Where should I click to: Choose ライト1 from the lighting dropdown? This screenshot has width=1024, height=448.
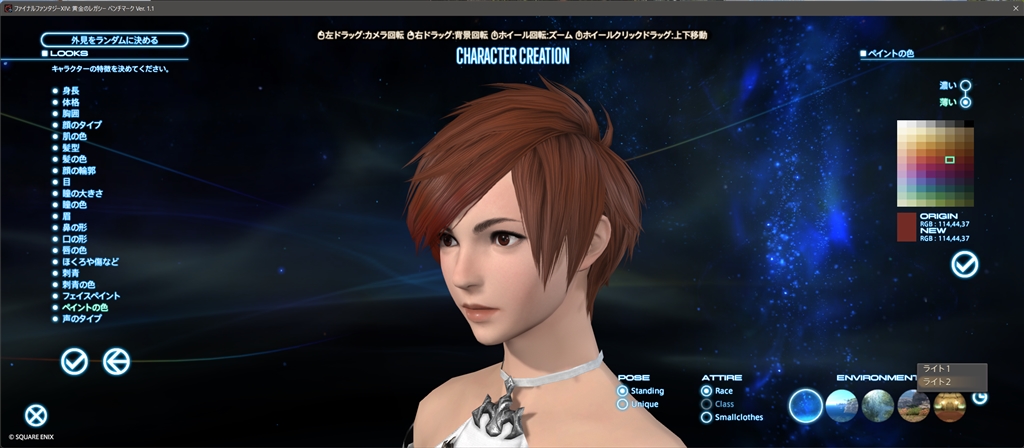point(938,369)
